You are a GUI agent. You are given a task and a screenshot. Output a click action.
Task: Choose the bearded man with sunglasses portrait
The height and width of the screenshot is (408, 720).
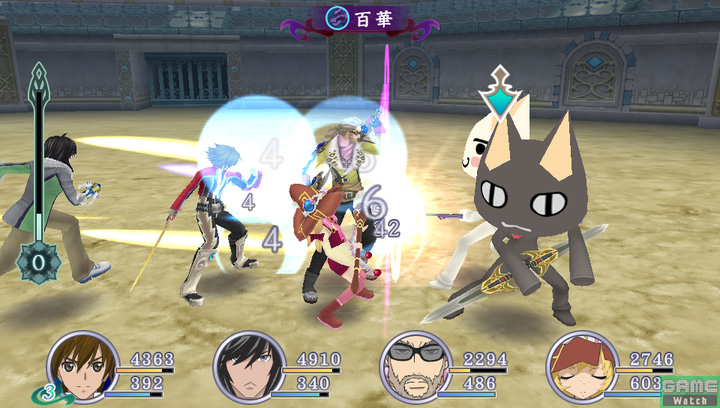coord(411,368)
